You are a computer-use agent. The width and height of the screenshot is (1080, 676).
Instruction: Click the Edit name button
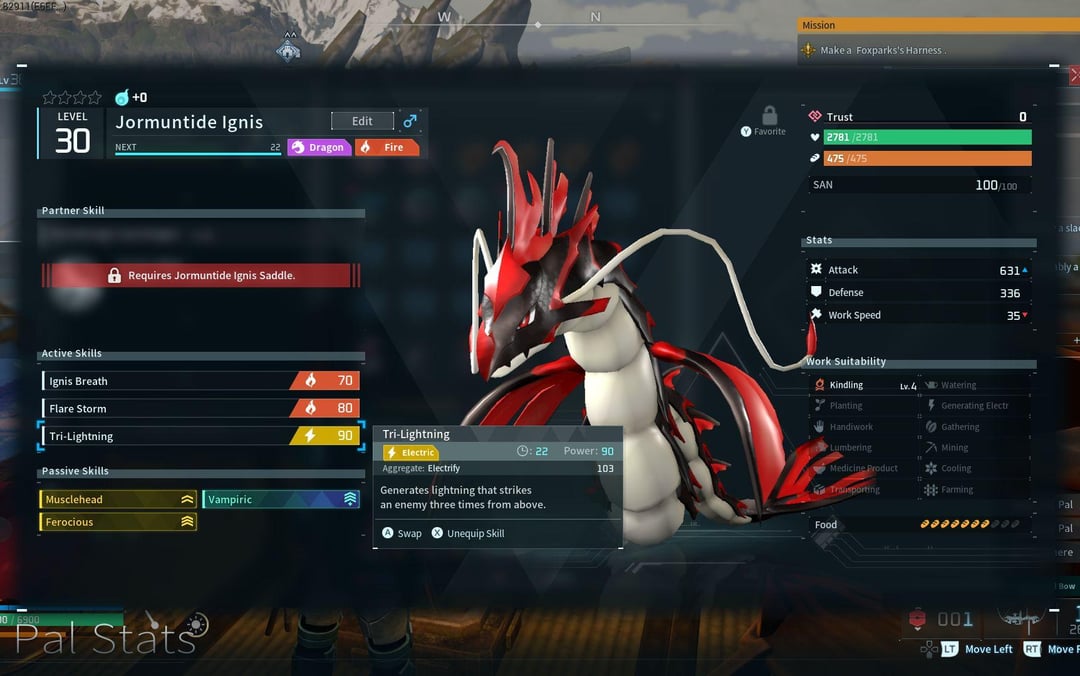pos(362,121)
